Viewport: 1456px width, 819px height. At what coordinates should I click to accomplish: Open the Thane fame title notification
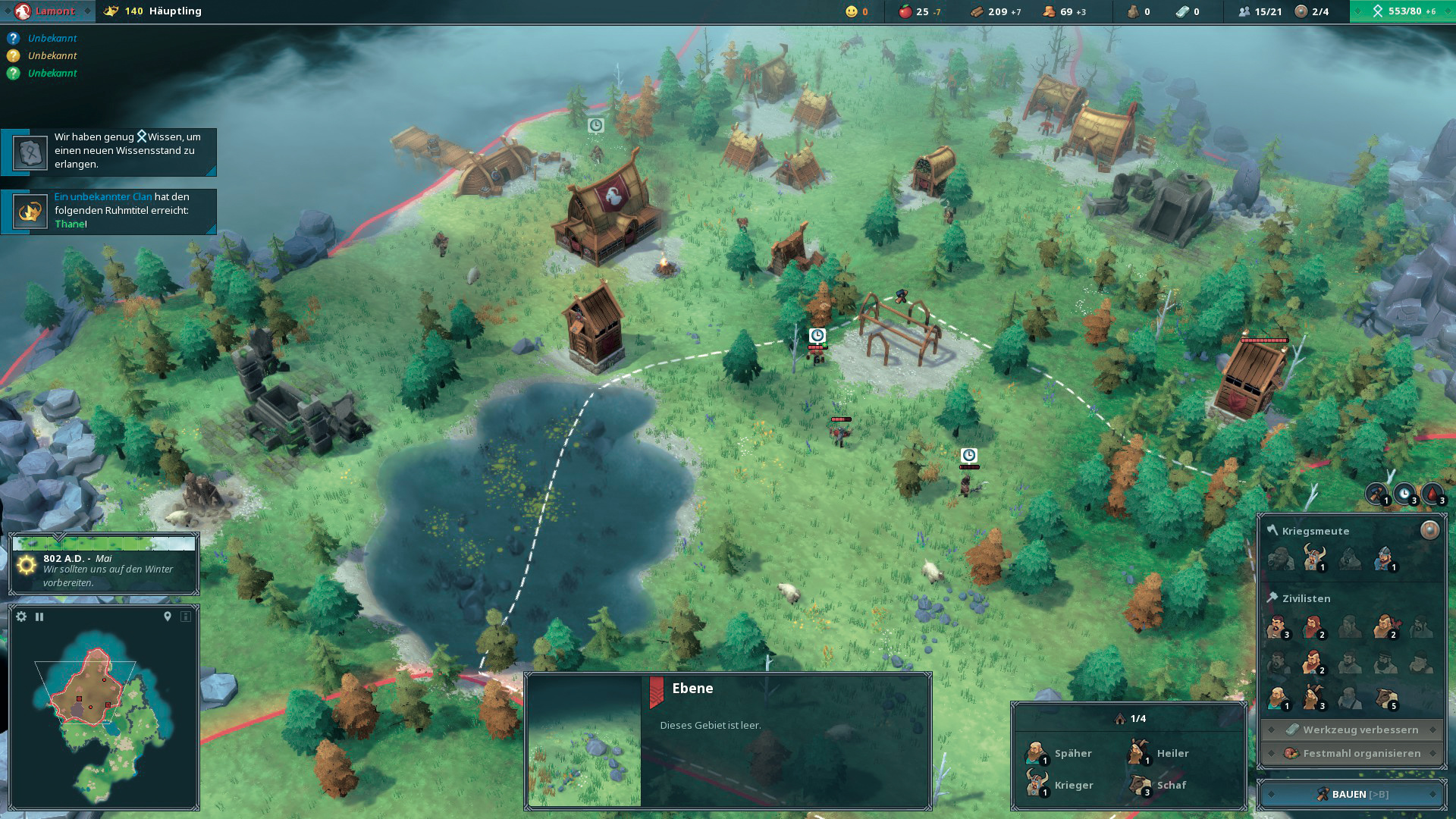109,211
